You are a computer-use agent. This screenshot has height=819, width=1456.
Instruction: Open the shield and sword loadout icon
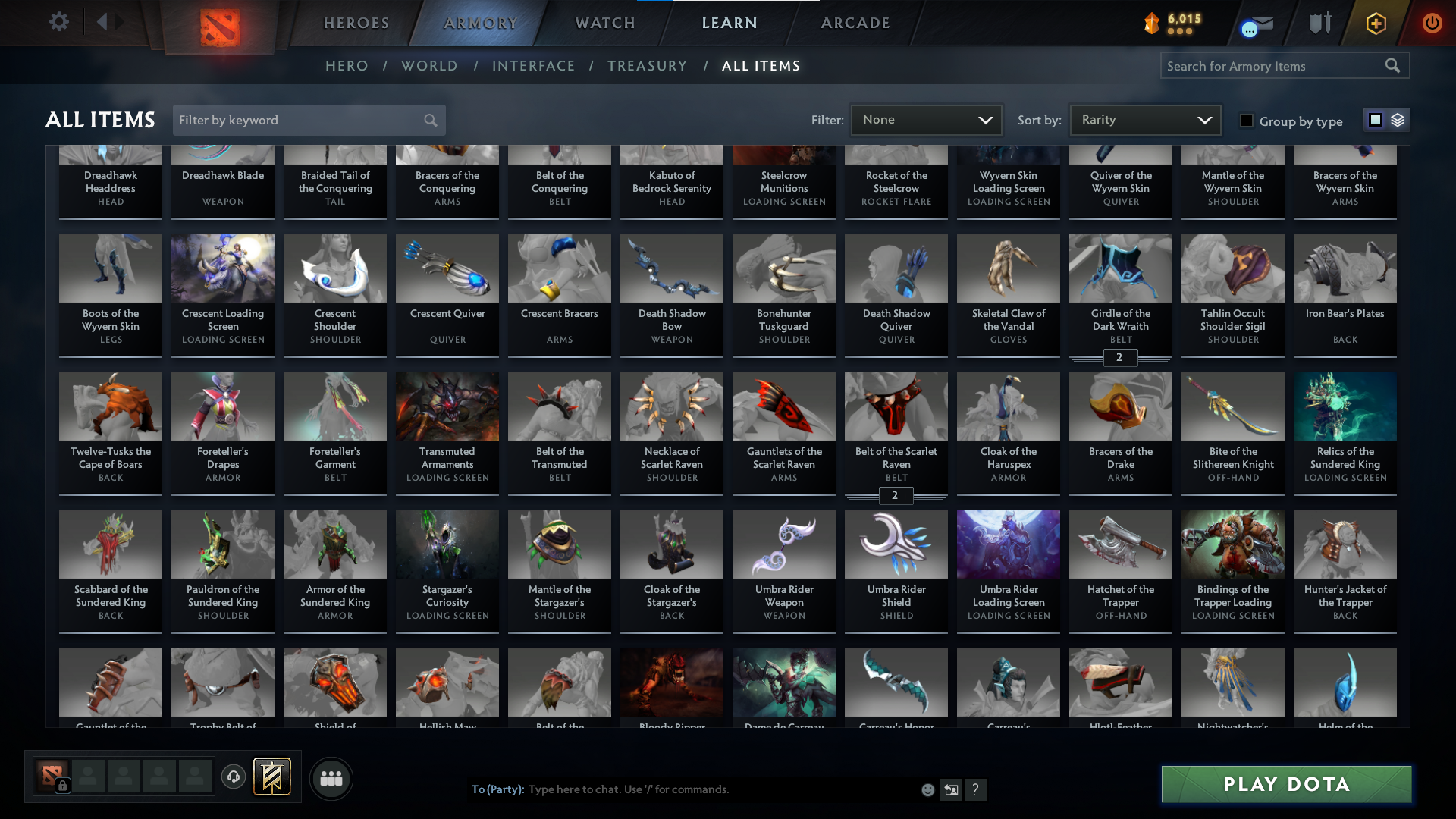point(1319,23)
